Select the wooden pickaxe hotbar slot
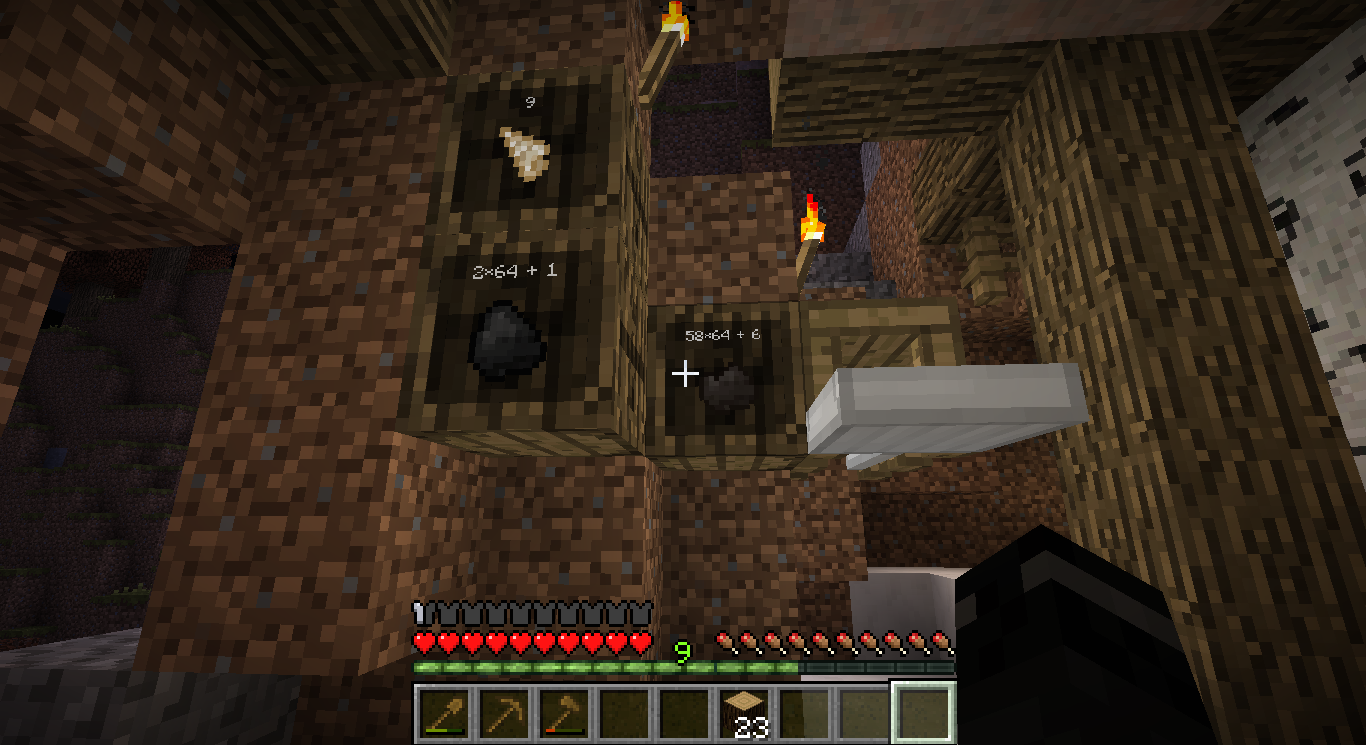1366x745 pixels. (x=503, y=713)
